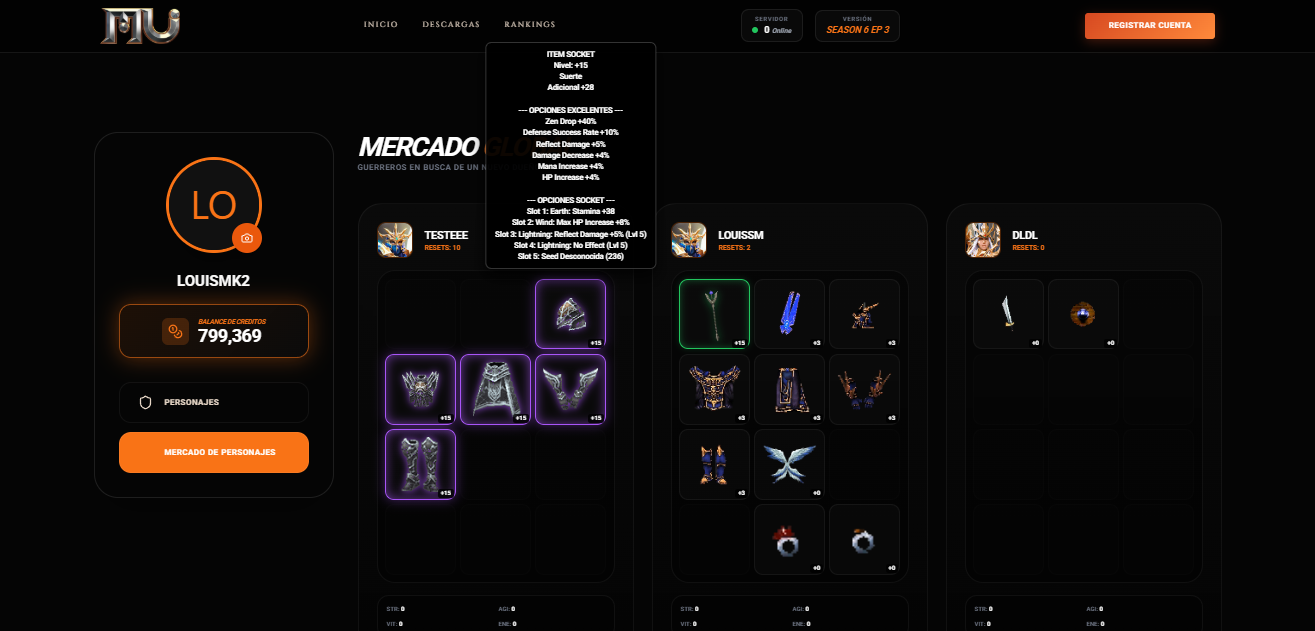This screenshot has height=631, width=1315.
Task: Click the REGISTRAR CUENTA button
Action: (1149, 26)
